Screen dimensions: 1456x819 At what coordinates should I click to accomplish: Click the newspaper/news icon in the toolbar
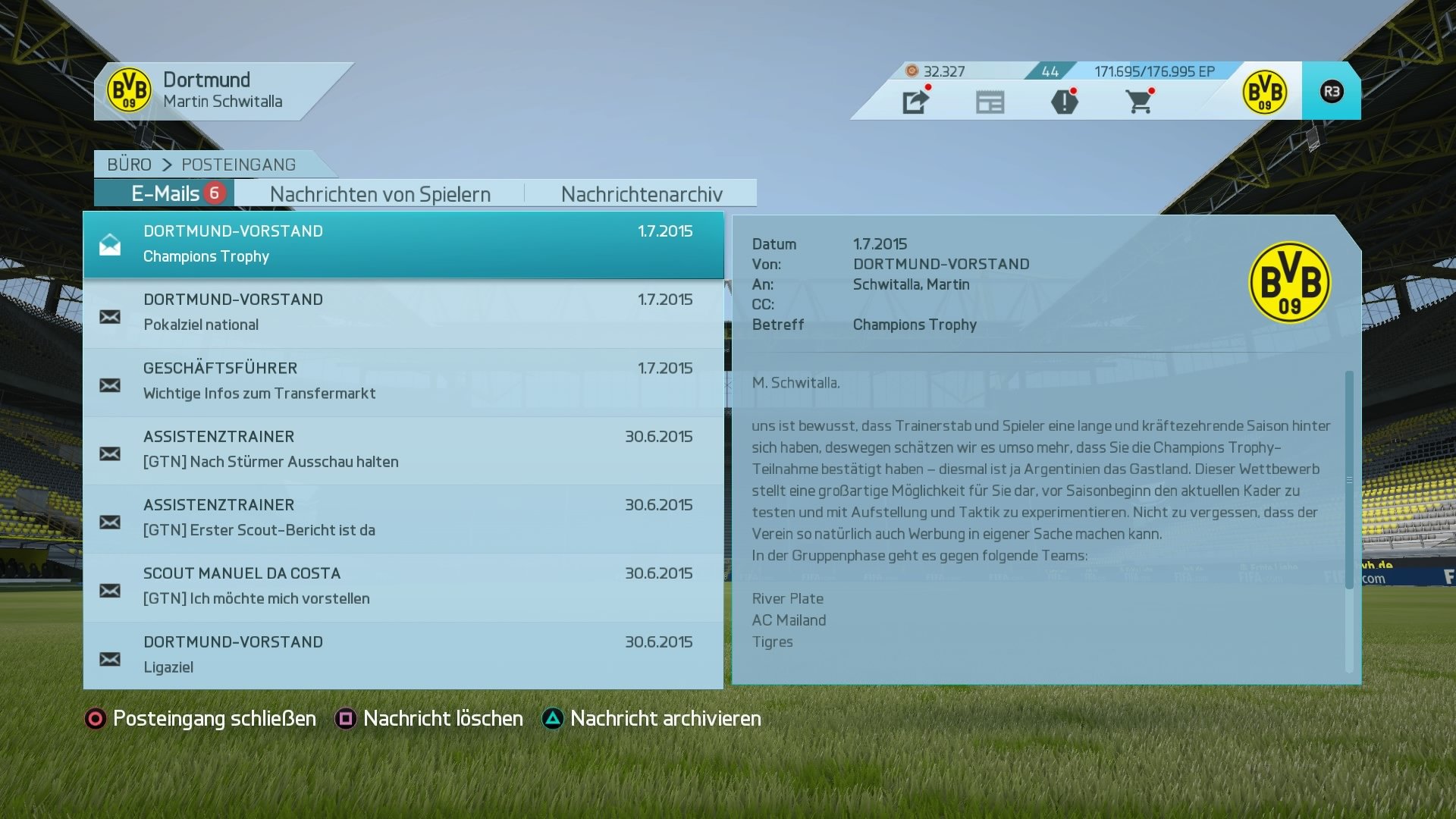click(x=990, y=101)
